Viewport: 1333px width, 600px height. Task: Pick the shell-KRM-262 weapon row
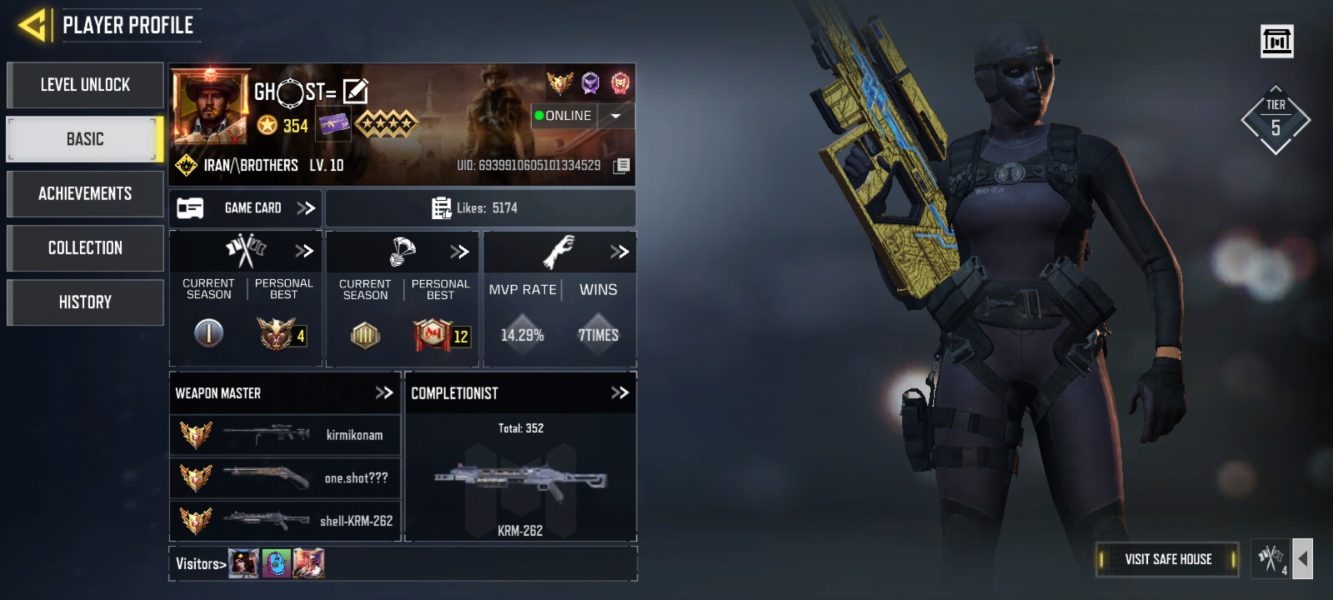click(285, 520)
